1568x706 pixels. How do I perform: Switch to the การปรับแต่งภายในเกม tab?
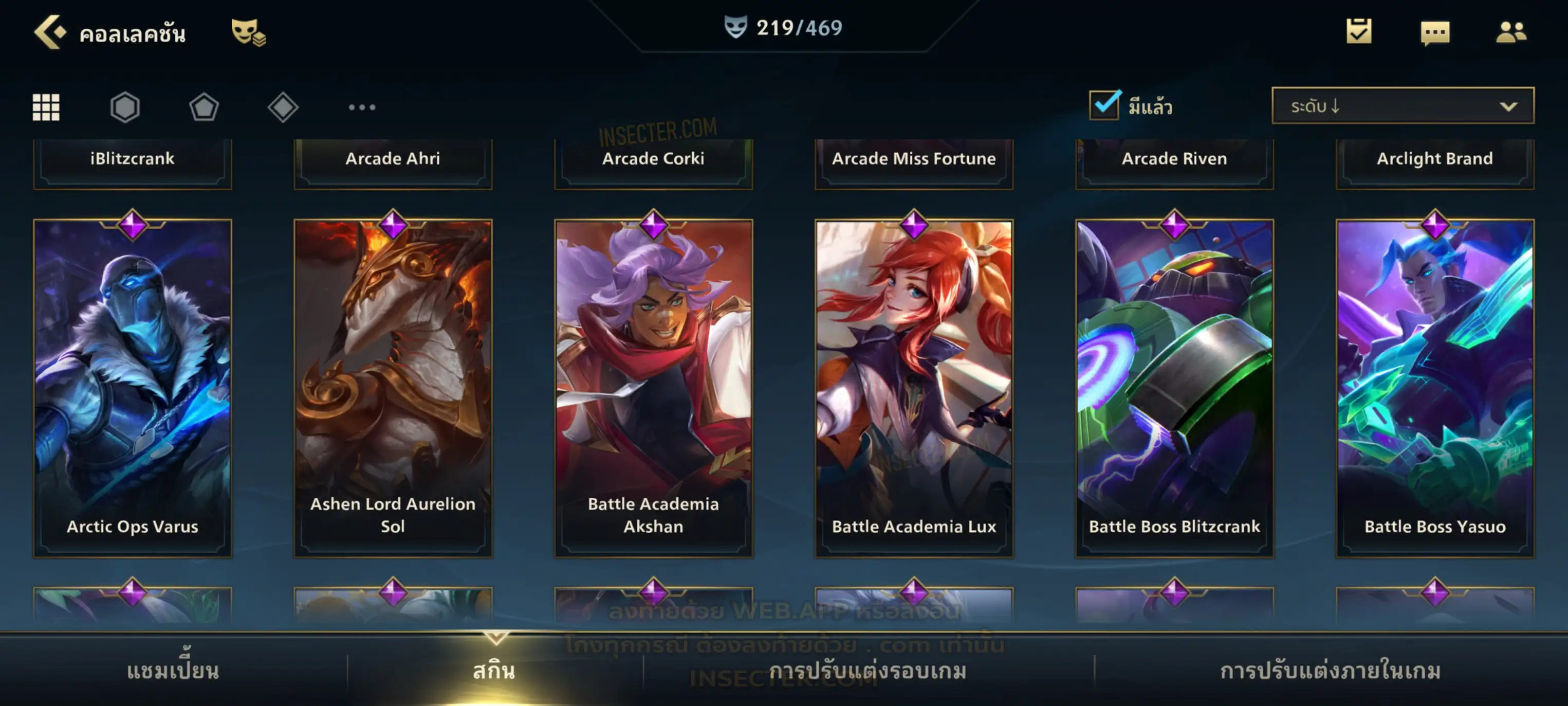click(x=1331, y=671)
